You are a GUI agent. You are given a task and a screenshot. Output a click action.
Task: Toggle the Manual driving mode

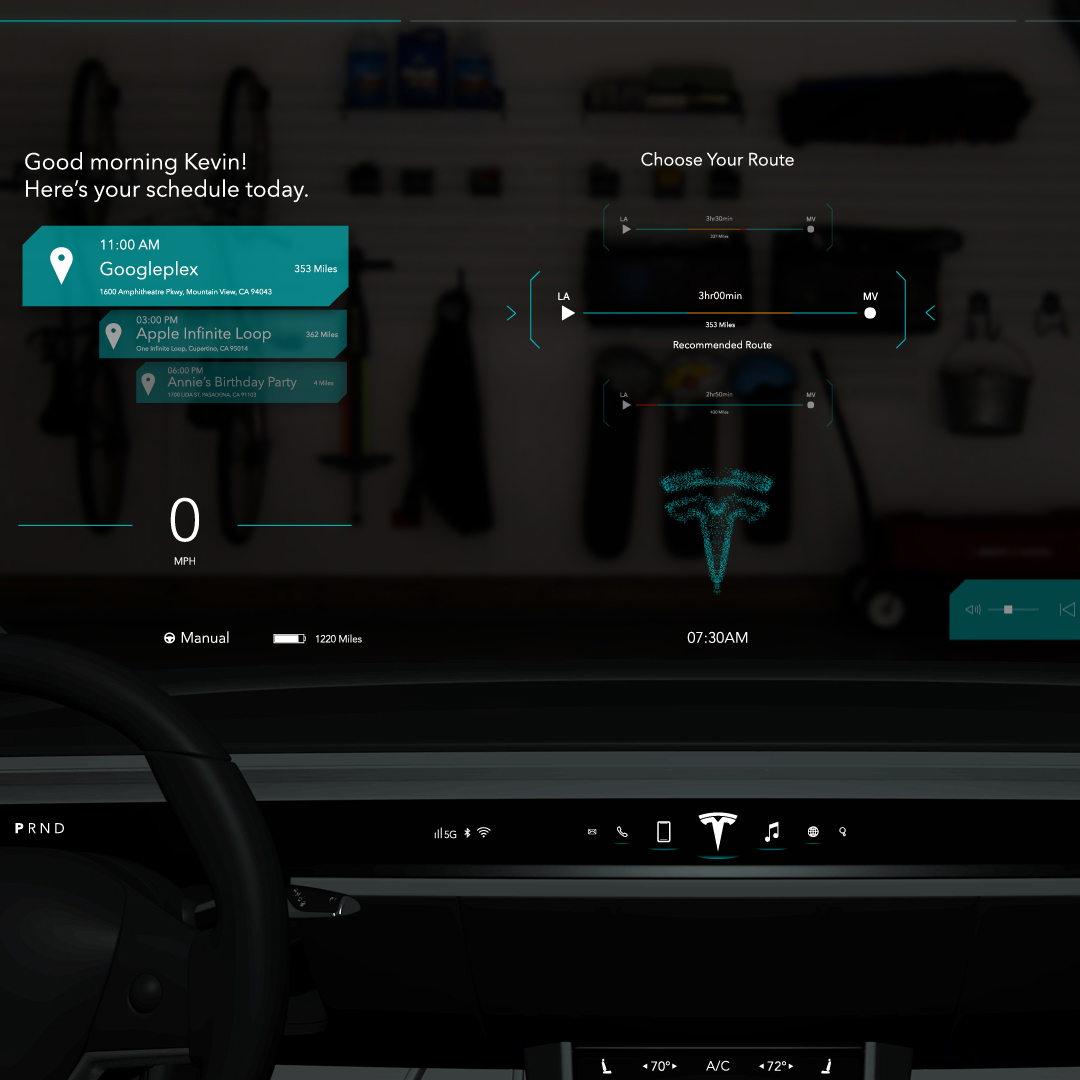click(x=197, y=638)
